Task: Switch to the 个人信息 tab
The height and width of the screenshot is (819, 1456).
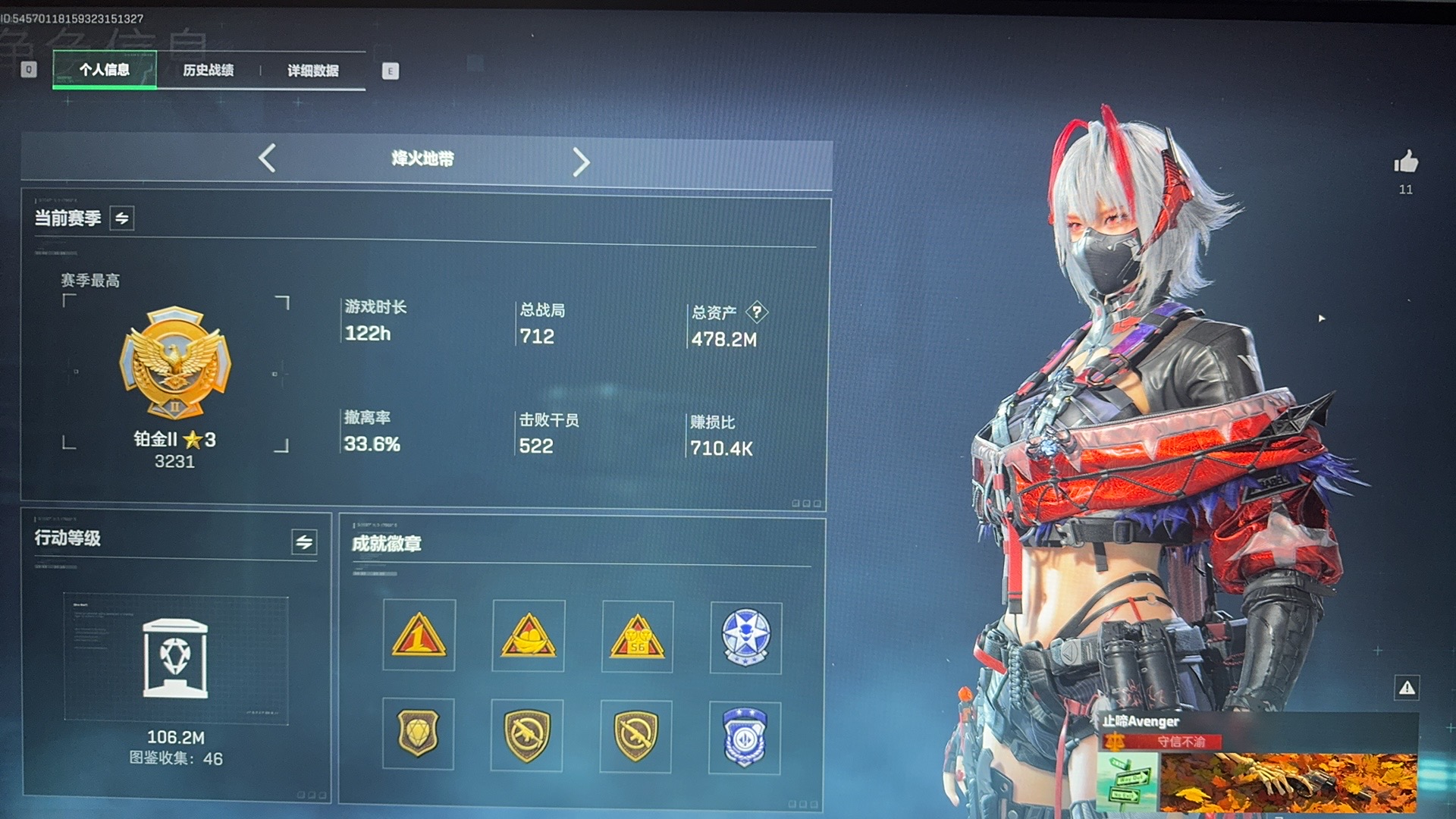Action: (x=105, y=70)
